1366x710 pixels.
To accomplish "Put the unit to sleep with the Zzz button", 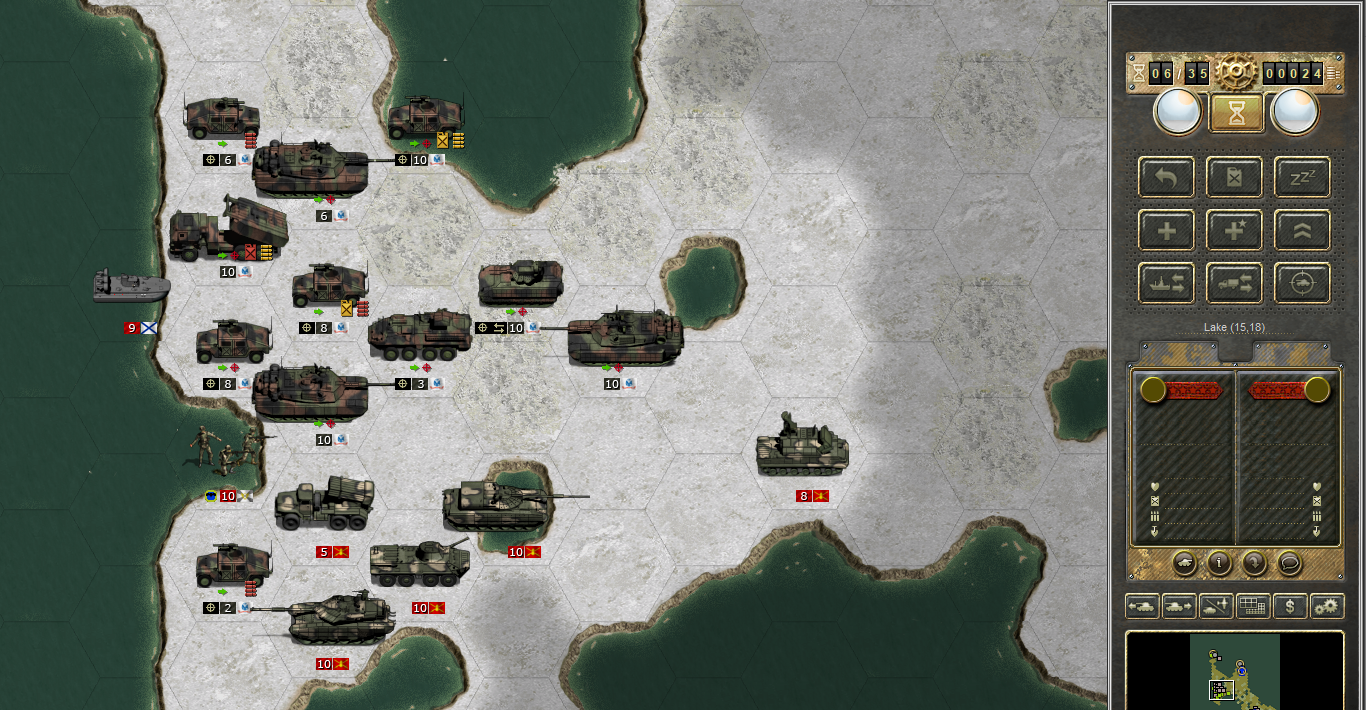I will coord(1302,177).
